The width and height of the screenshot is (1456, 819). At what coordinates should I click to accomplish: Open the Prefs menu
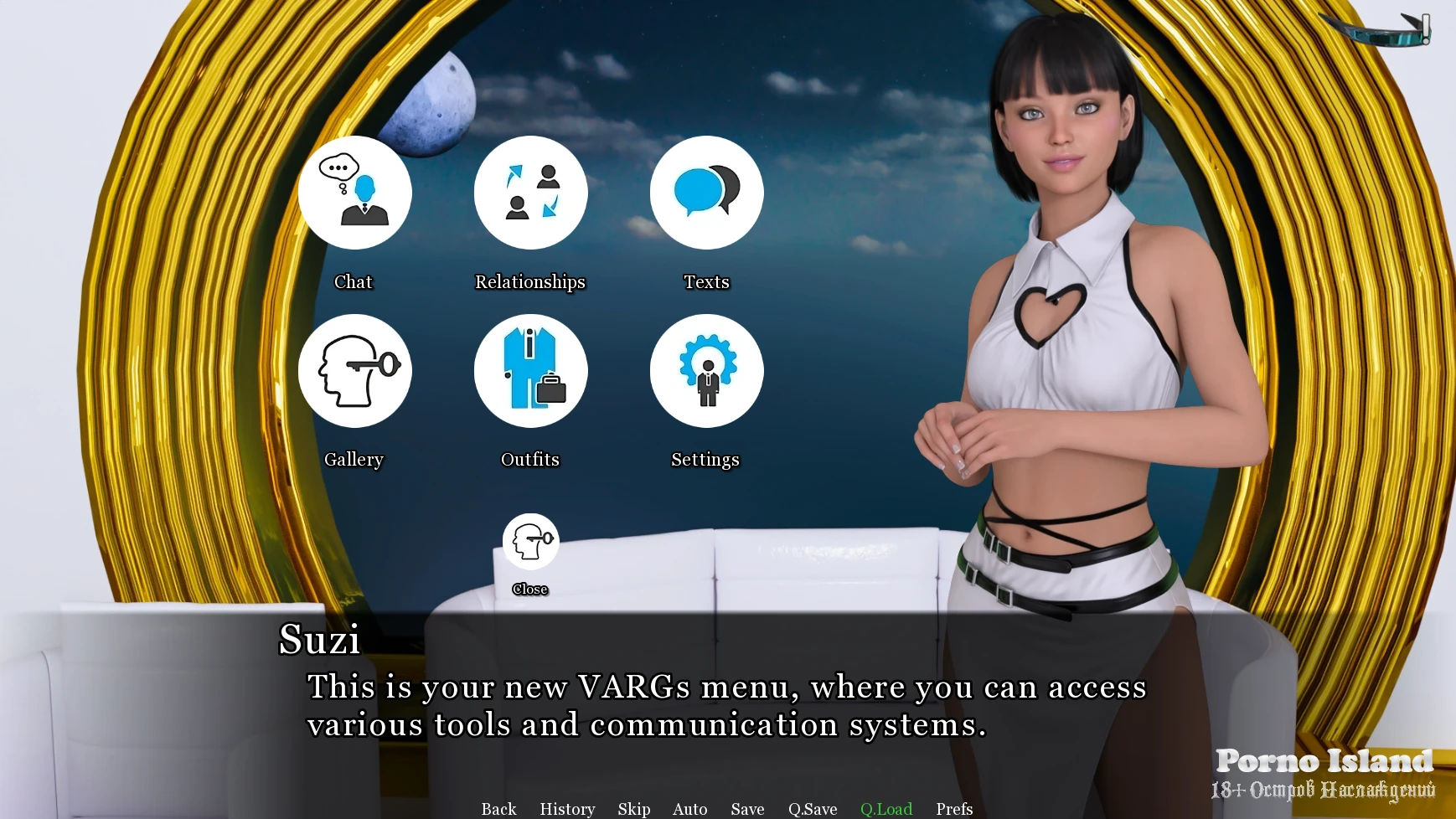click(954, 809)
